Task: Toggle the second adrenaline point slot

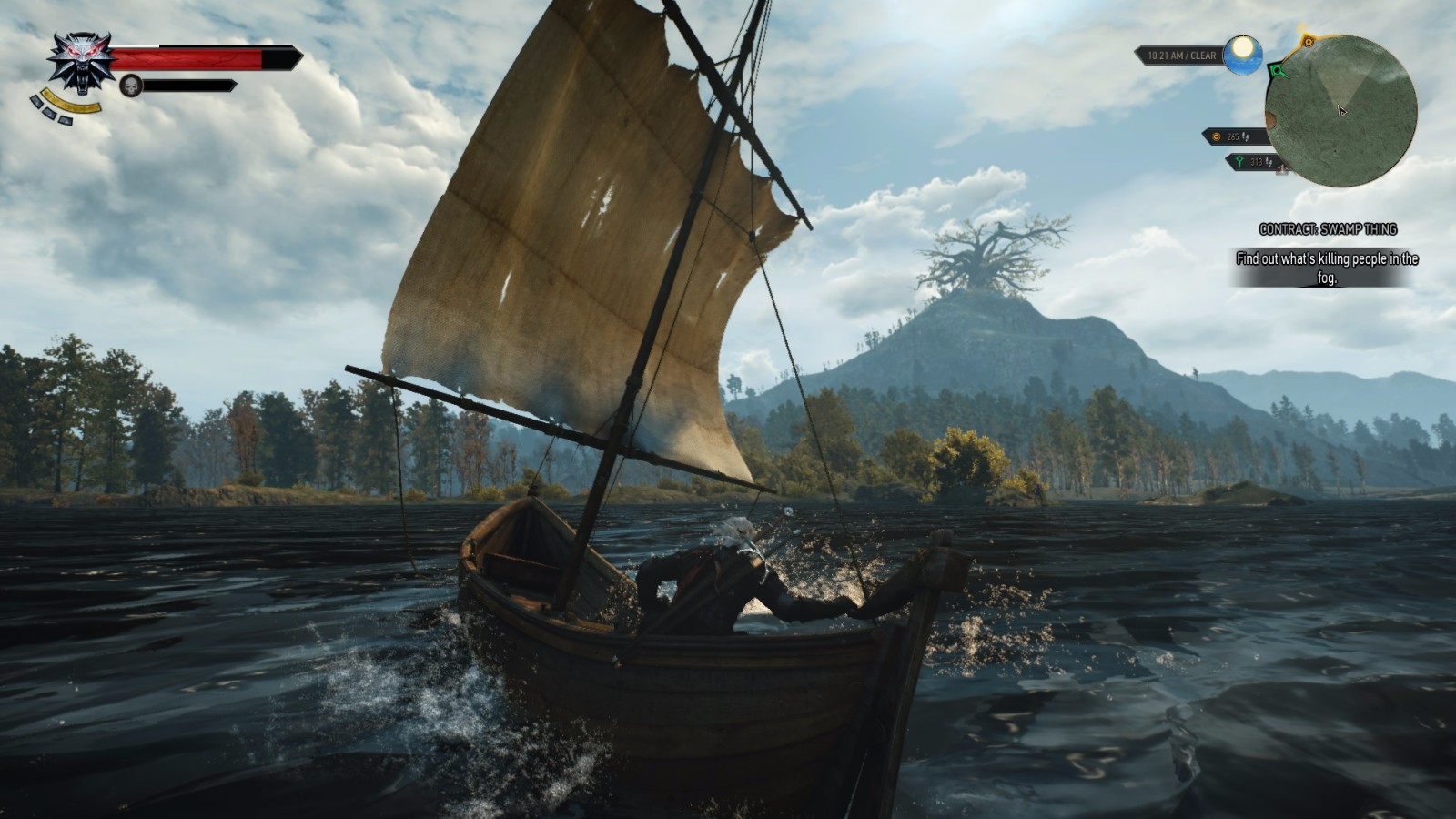Action: (x=48, y=113)
